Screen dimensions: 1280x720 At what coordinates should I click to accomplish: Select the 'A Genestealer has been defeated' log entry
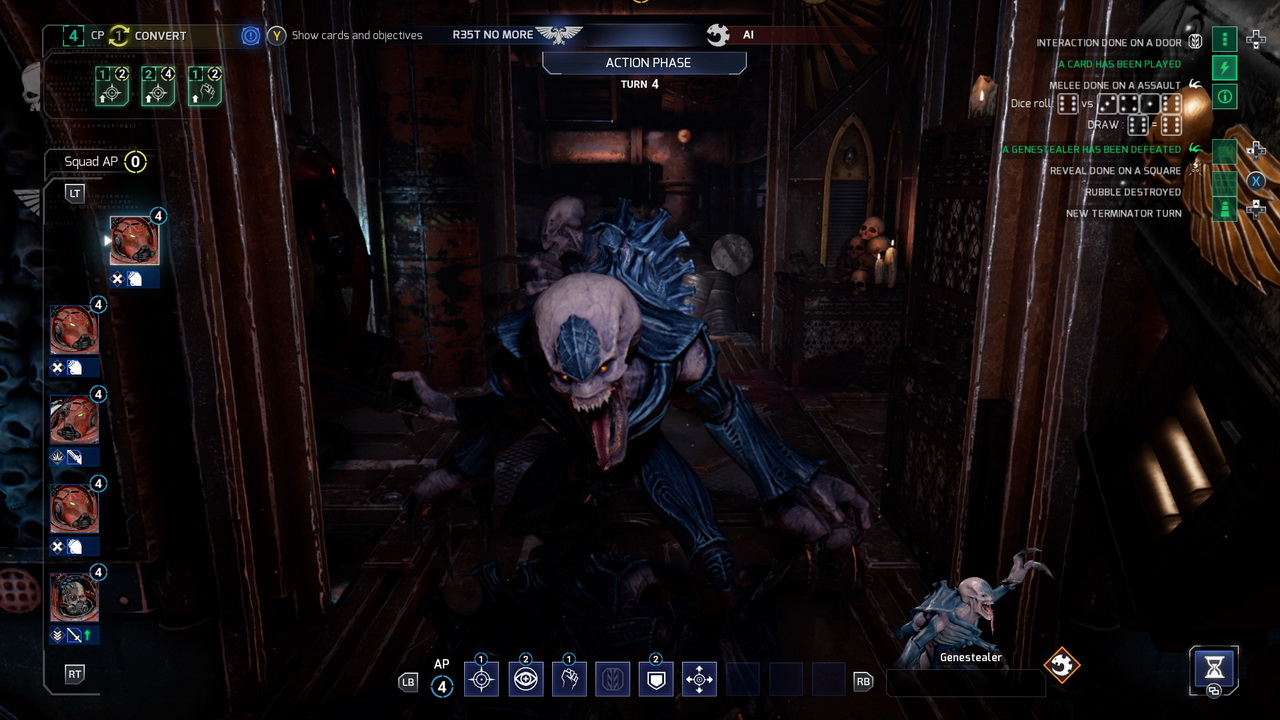(1091, 150)
